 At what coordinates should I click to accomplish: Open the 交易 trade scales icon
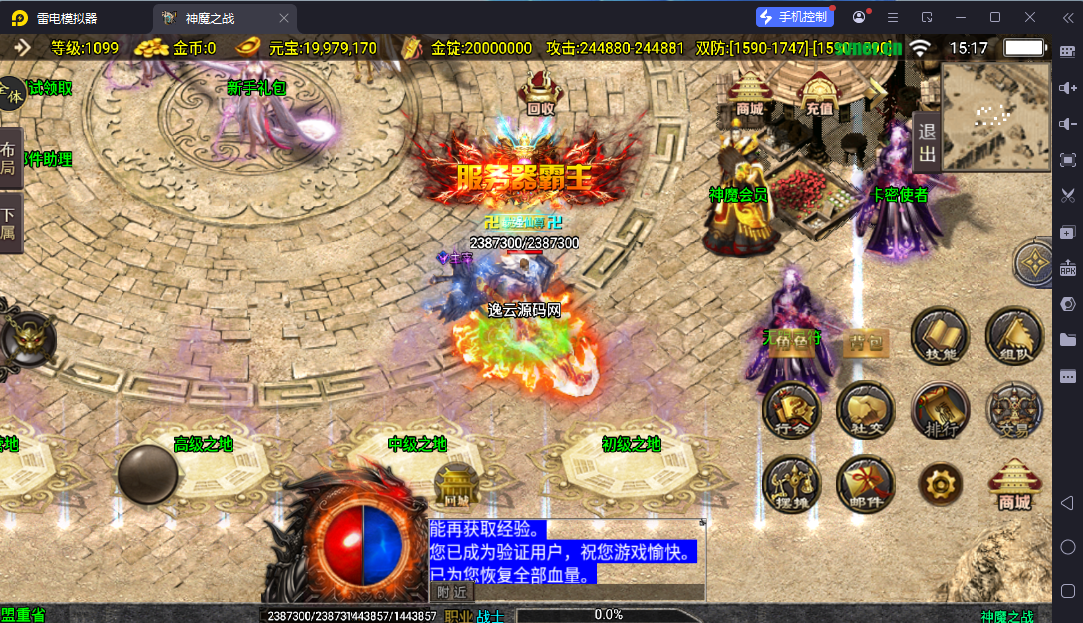tap(1014, 409)
